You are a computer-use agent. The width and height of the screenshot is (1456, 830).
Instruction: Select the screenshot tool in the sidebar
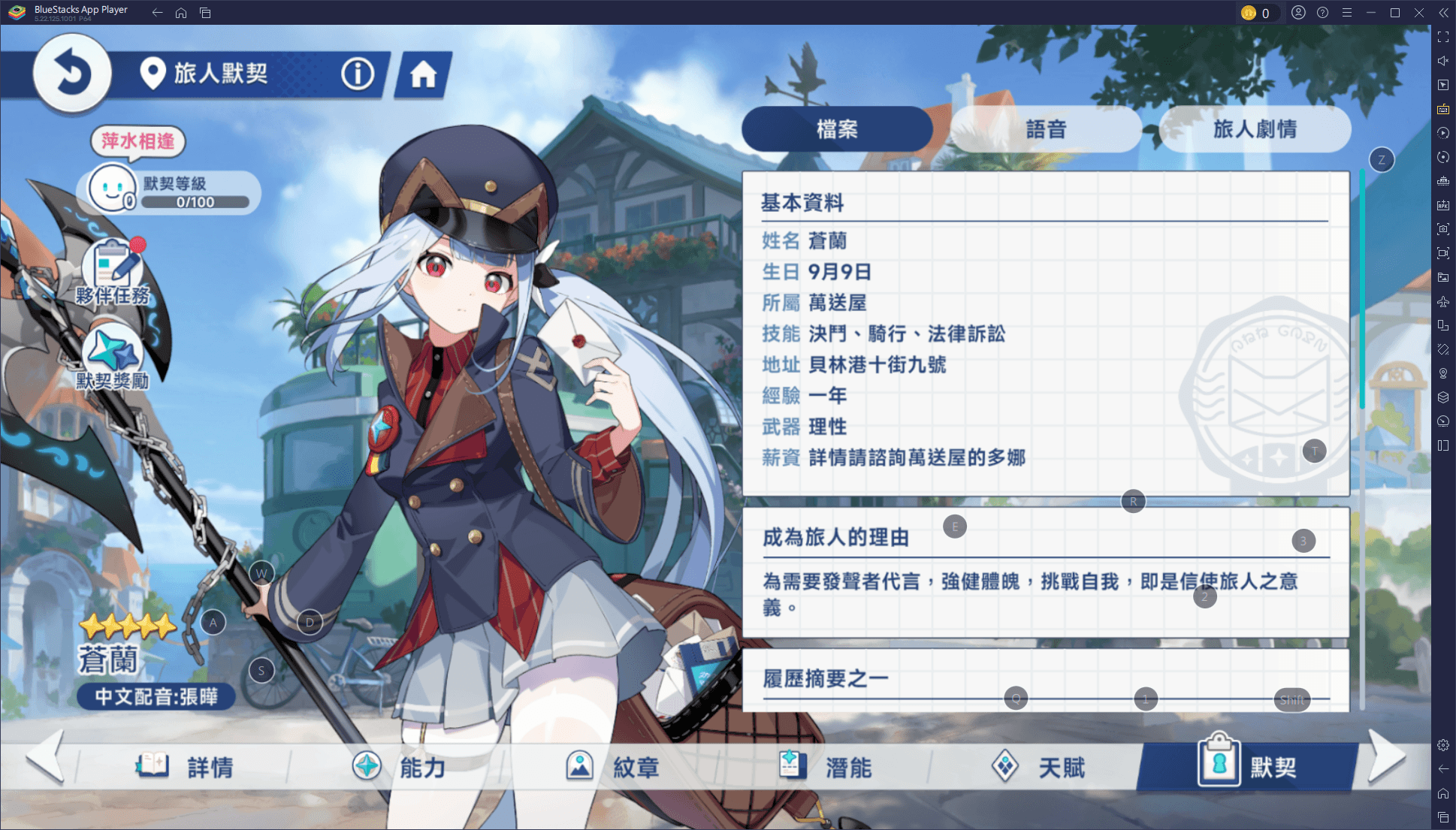pyautogui.click(x=1442, y=229)
